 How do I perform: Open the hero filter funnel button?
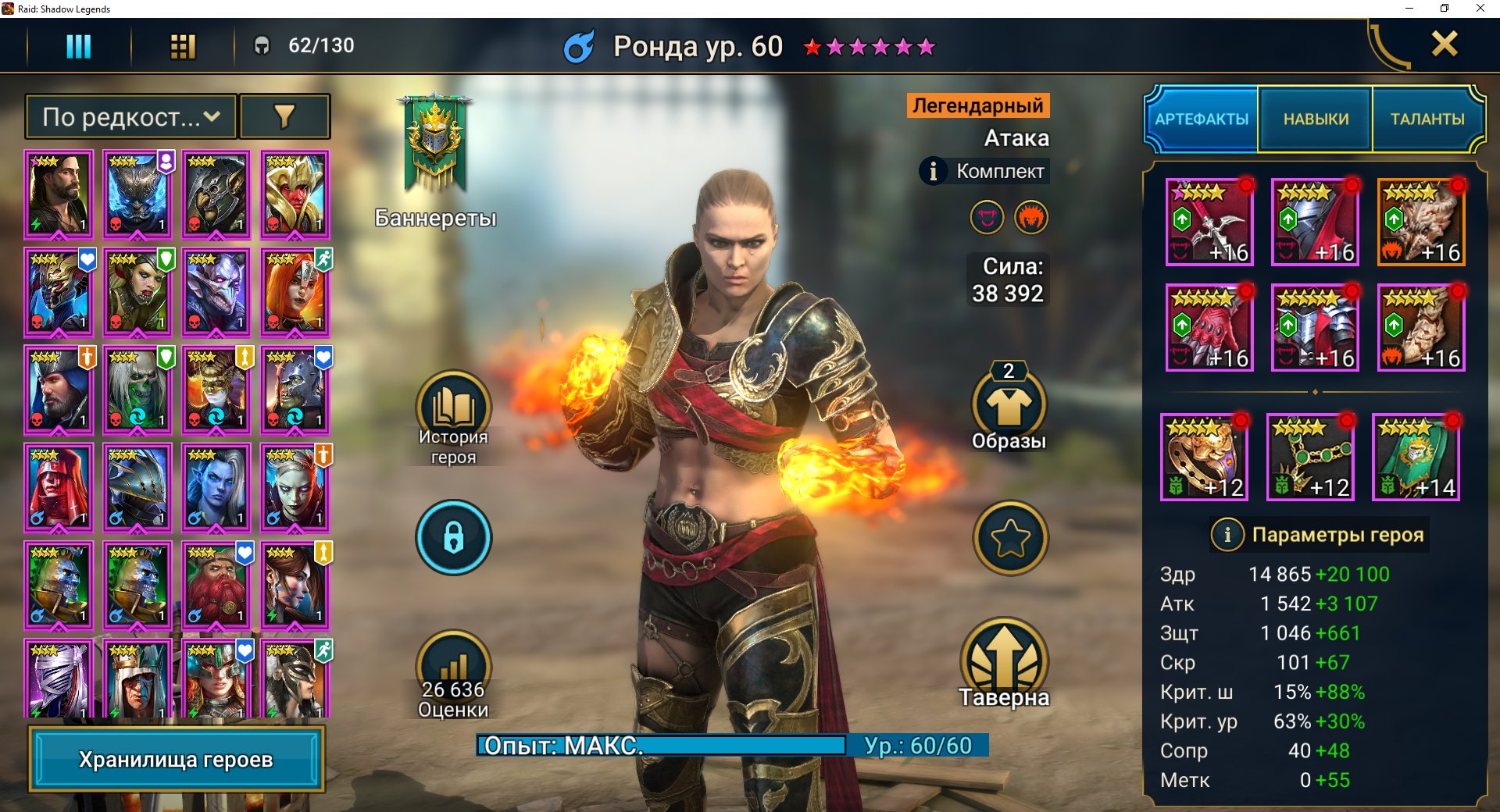point(284,117)
